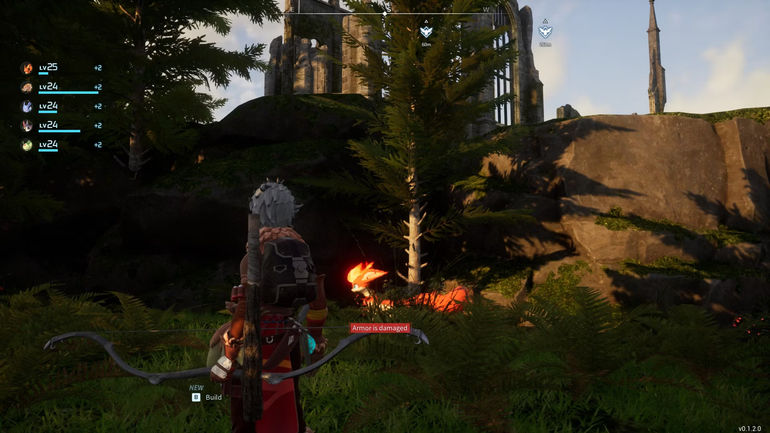
Task: Choose the brown pal portrait, second in the party
Action: (27, 88)
